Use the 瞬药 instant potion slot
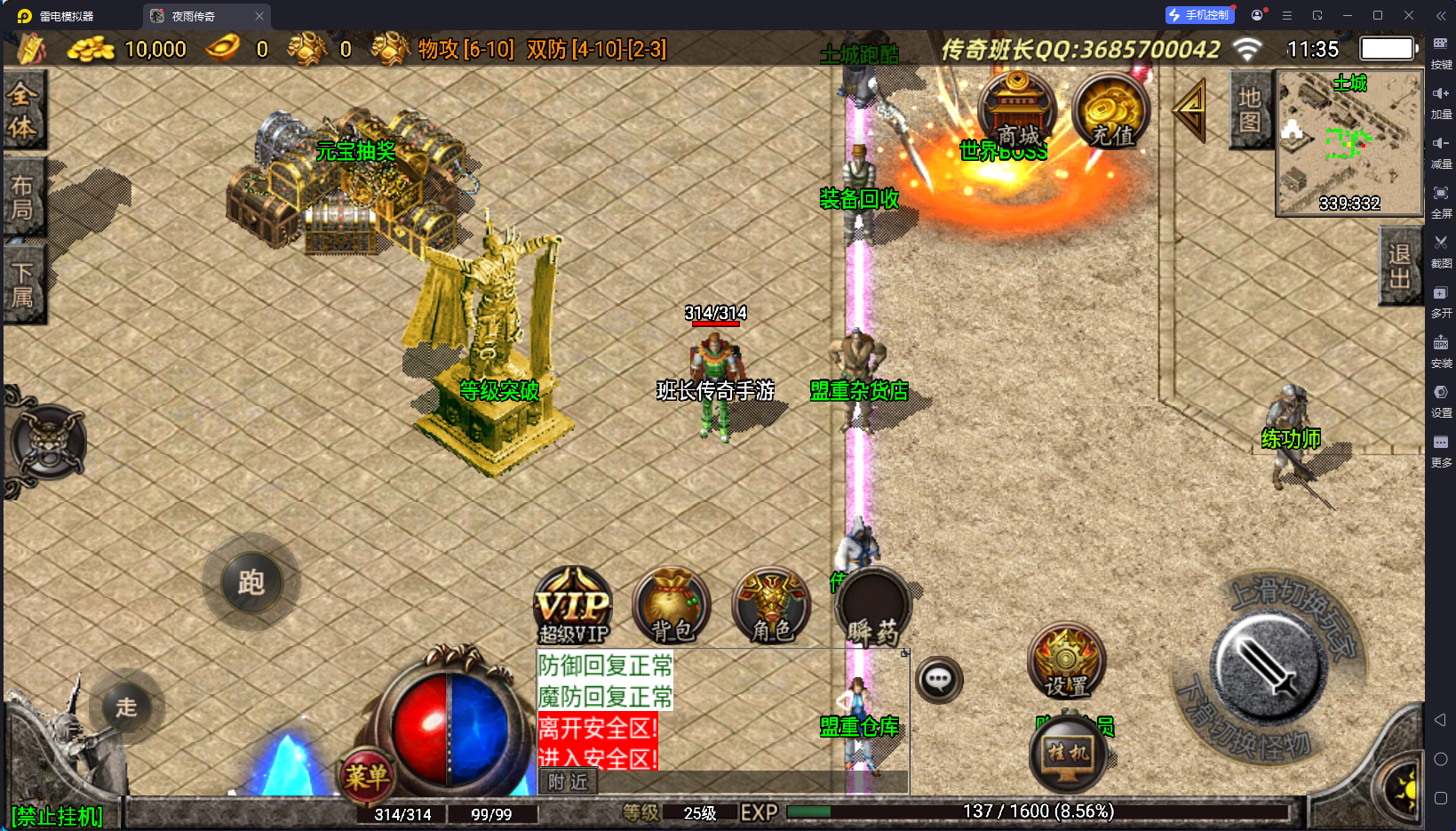 pos(872,608)
